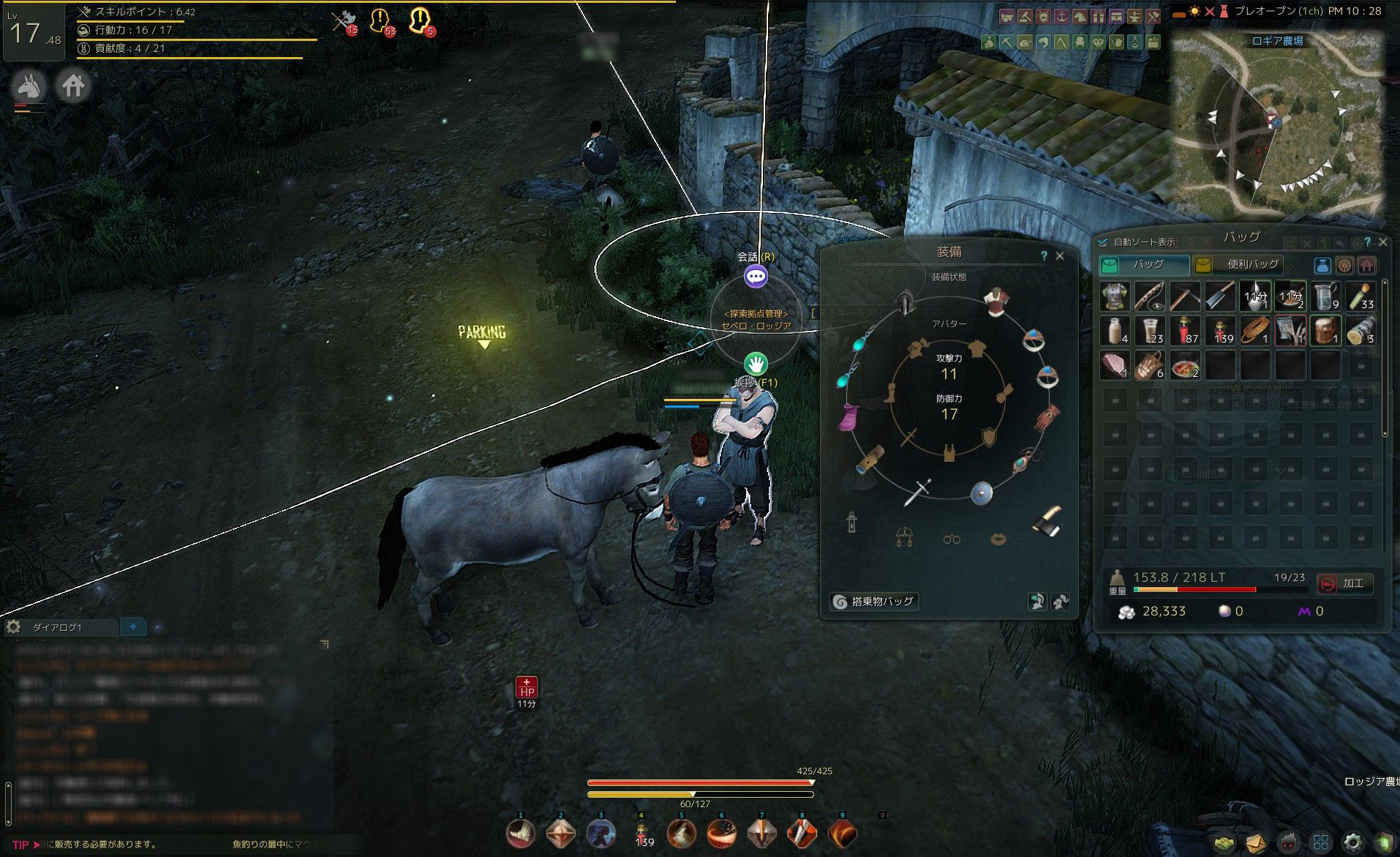1400x857 pixels.
Task: Select the fishing rod in the bag
Action: click(1150, 296)
